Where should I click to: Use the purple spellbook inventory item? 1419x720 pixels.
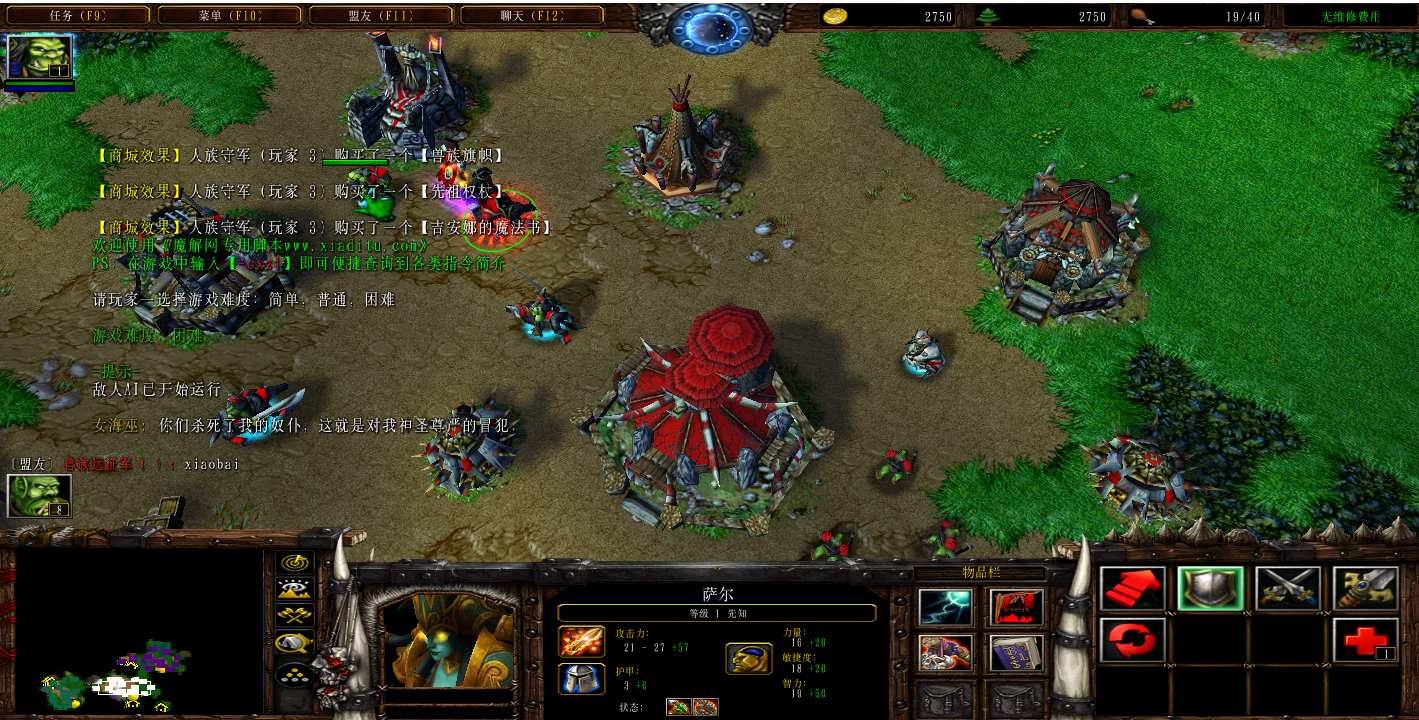(1016, 654)
